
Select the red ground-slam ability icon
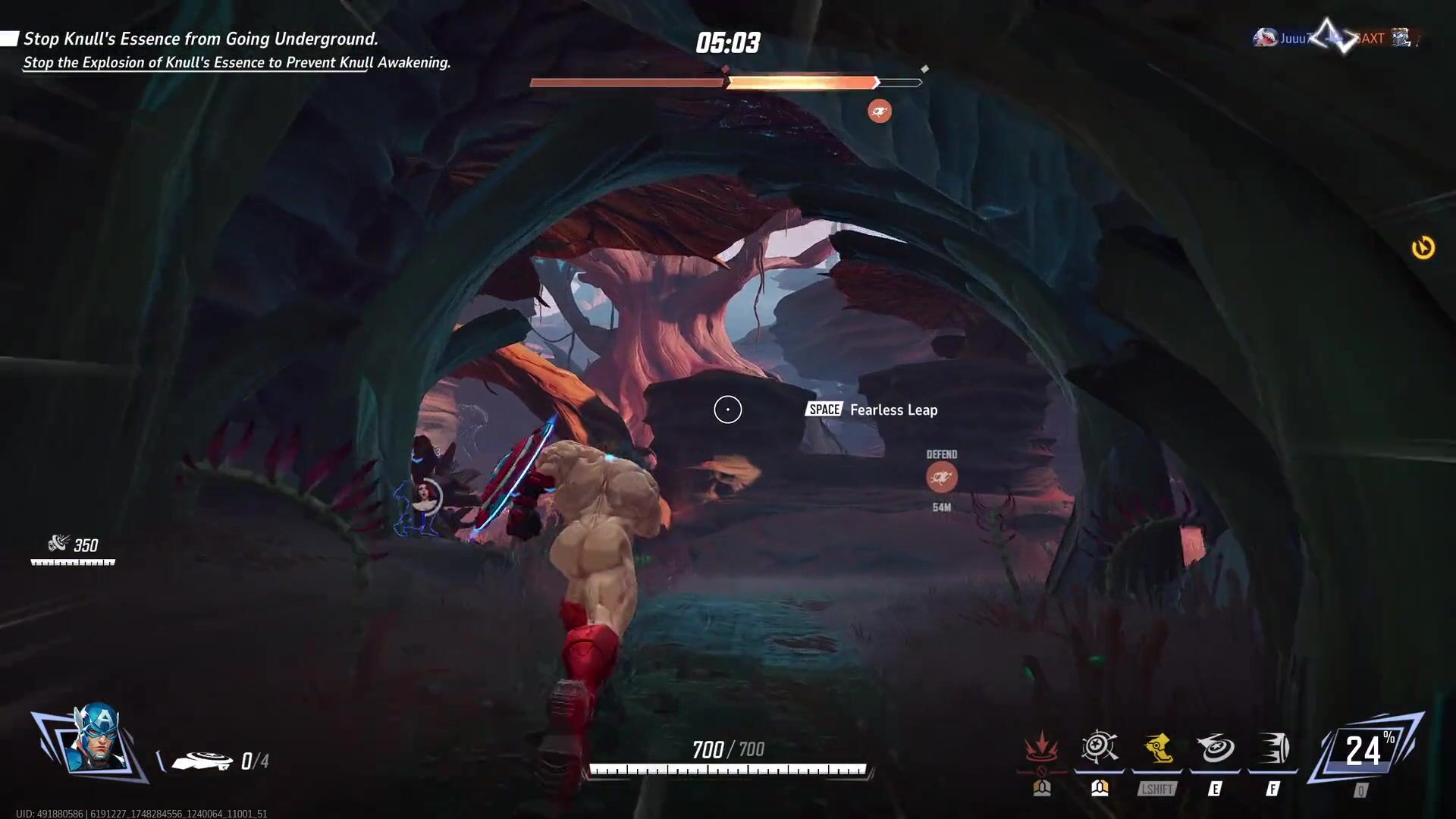1041,748
